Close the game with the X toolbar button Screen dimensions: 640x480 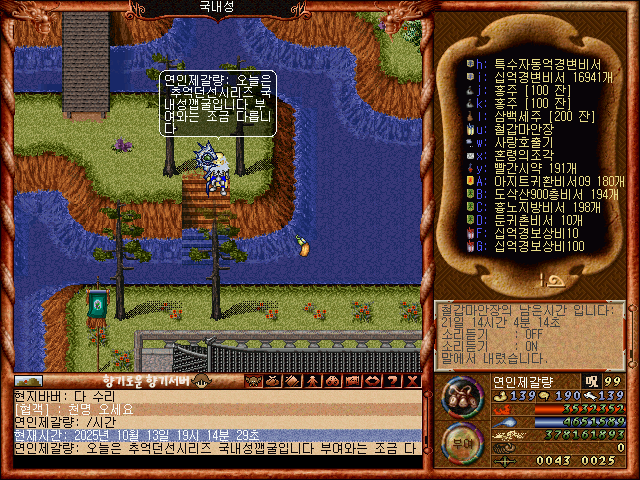click(412, 381)
